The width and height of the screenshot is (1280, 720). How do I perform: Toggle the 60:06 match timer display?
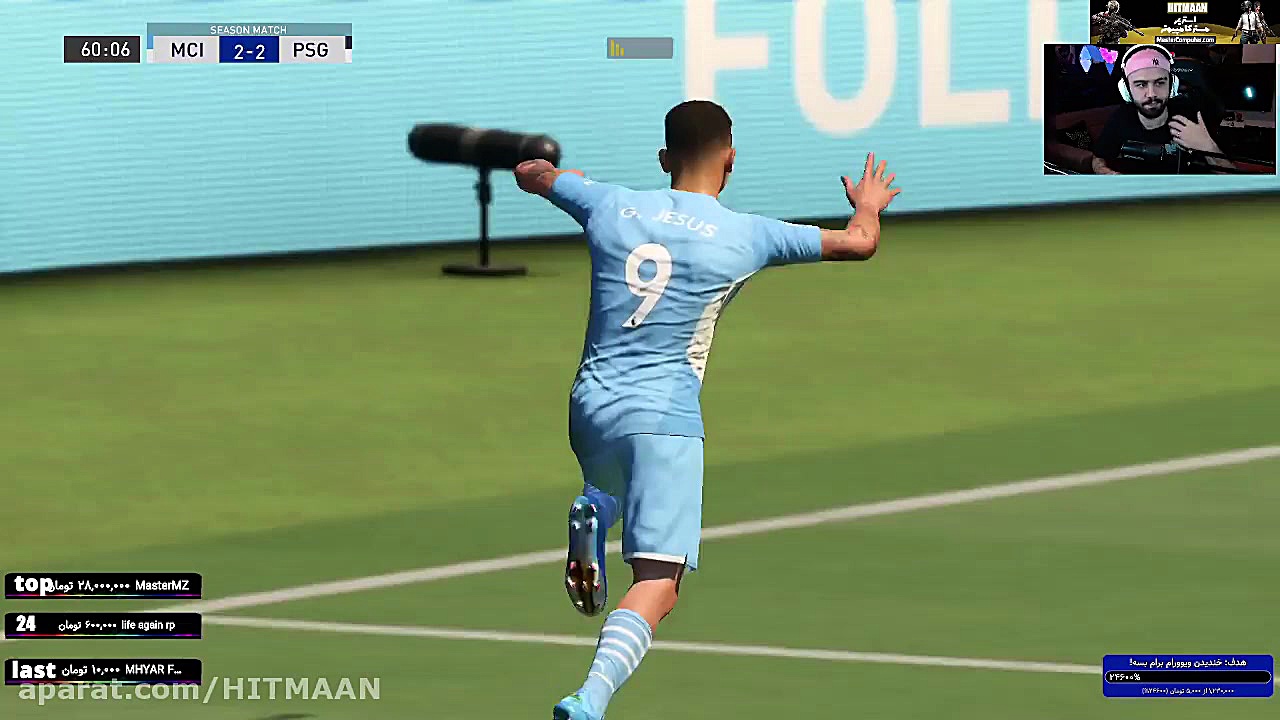pos(101,49)
